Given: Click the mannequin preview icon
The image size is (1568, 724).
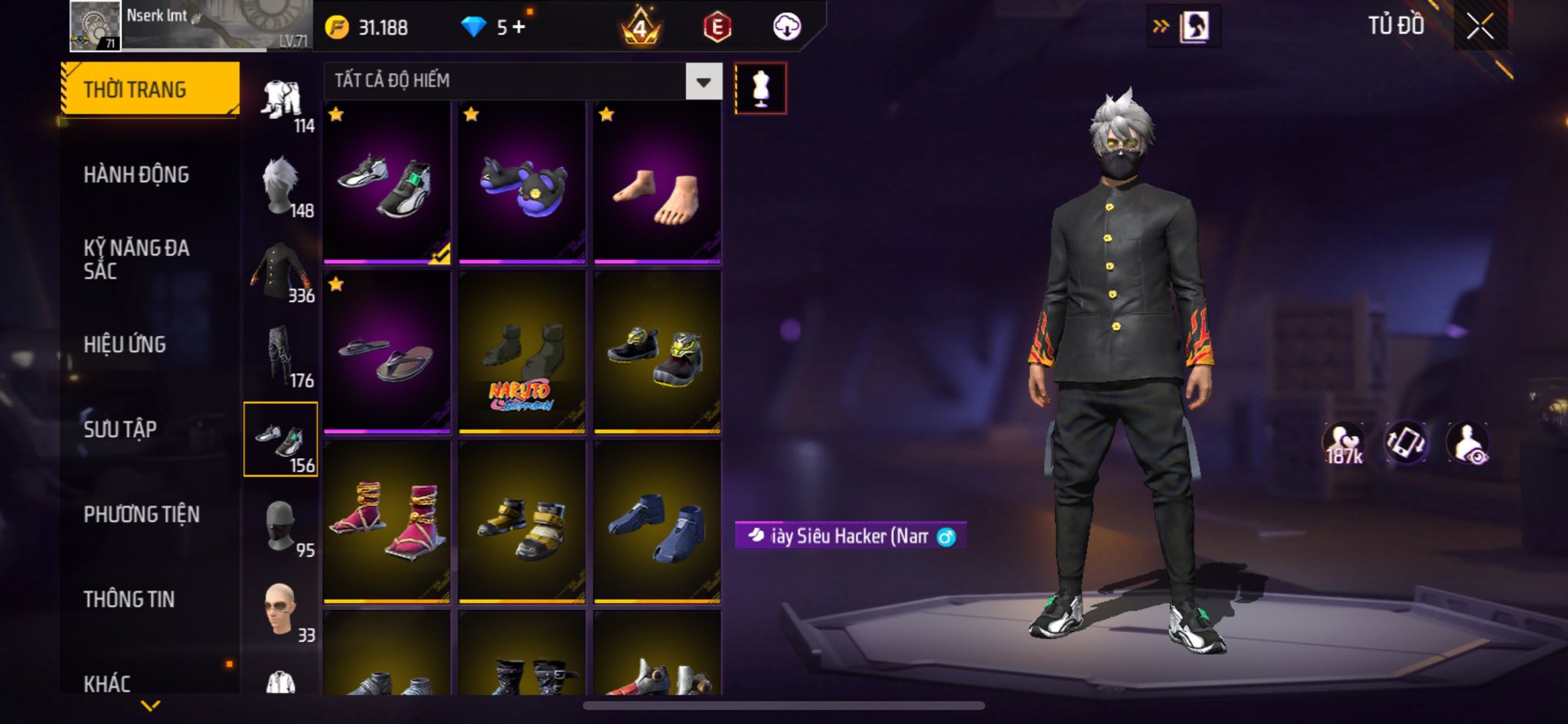Looking at the screenshot, I should [x=760, y=88].
